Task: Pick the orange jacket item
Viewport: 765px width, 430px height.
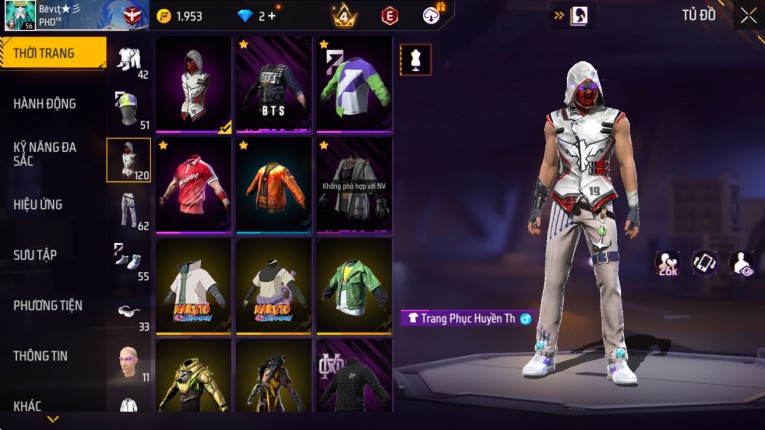Action: tap(274, 185)
